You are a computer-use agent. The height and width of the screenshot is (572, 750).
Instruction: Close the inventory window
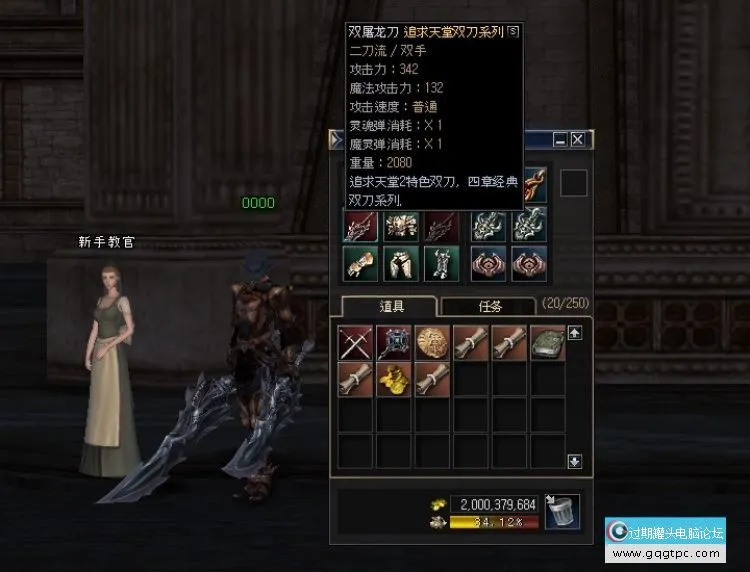pyautogui.click(x=578, y=140)
